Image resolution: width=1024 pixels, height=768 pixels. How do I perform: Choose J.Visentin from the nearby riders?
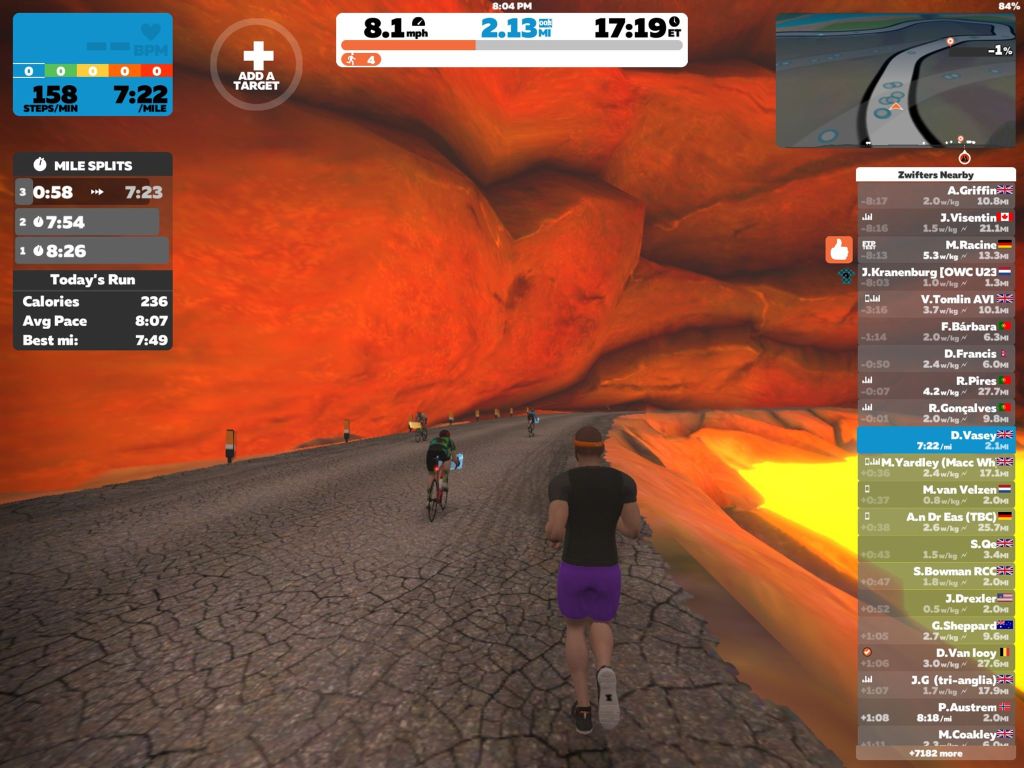tap(935, 222)
